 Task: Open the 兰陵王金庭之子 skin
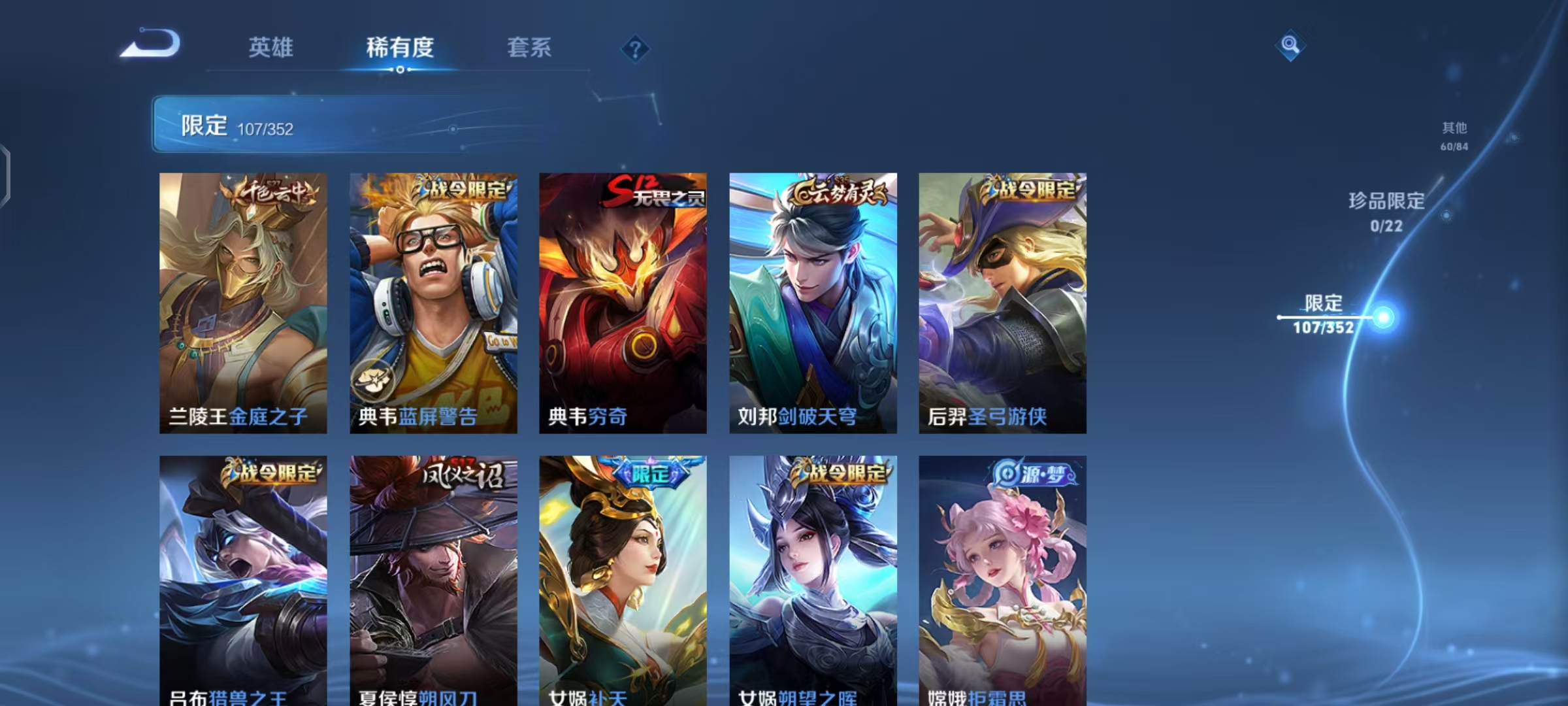[x=242, y=301]
